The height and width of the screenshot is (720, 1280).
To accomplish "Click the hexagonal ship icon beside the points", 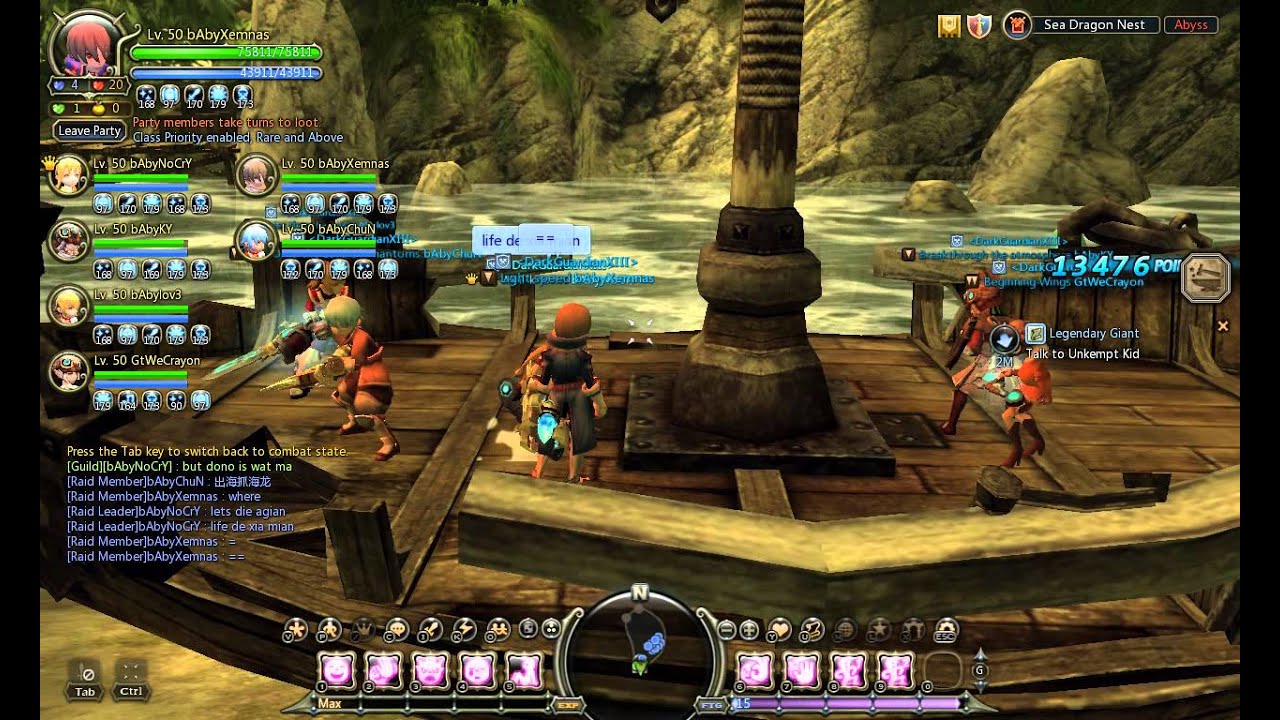I will click(1205, 278).
